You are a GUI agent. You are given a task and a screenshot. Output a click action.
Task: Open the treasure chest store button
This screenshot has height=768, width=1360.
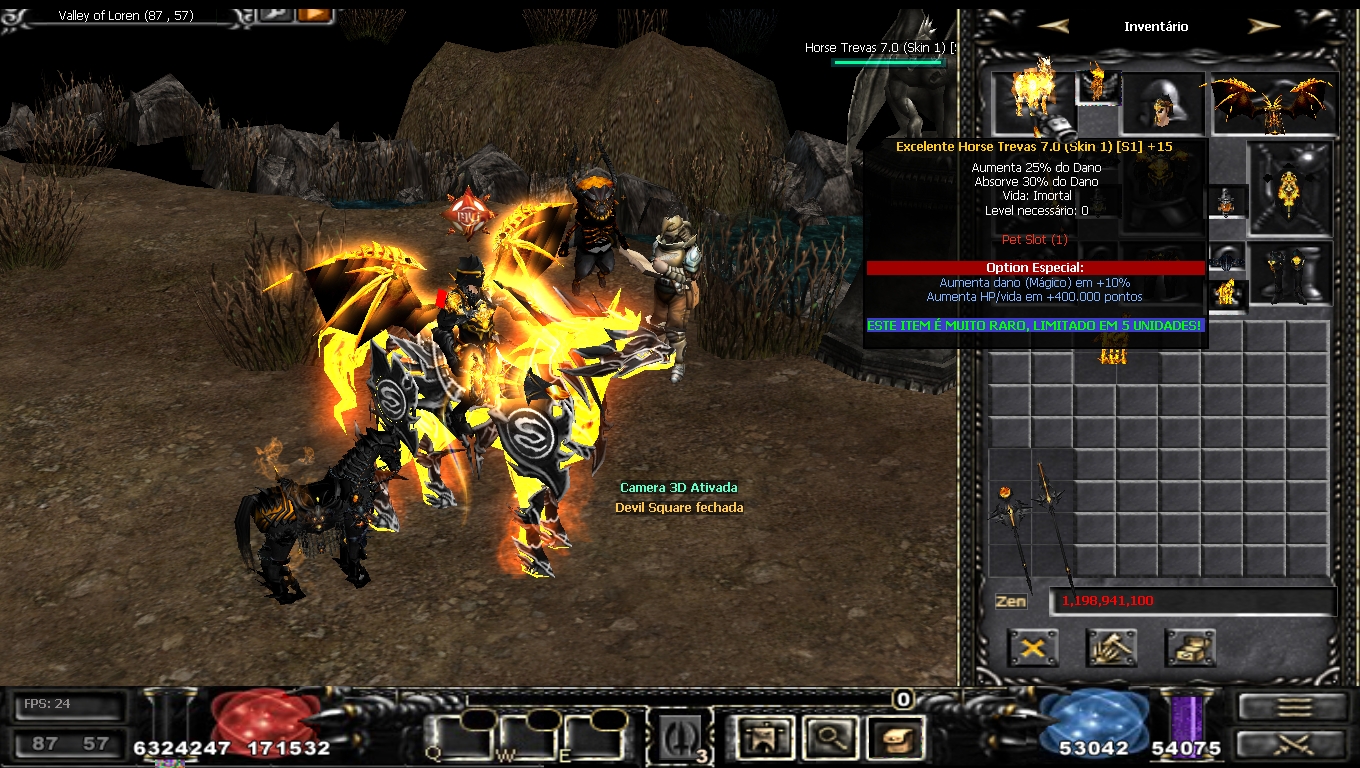pos(1190,648)
